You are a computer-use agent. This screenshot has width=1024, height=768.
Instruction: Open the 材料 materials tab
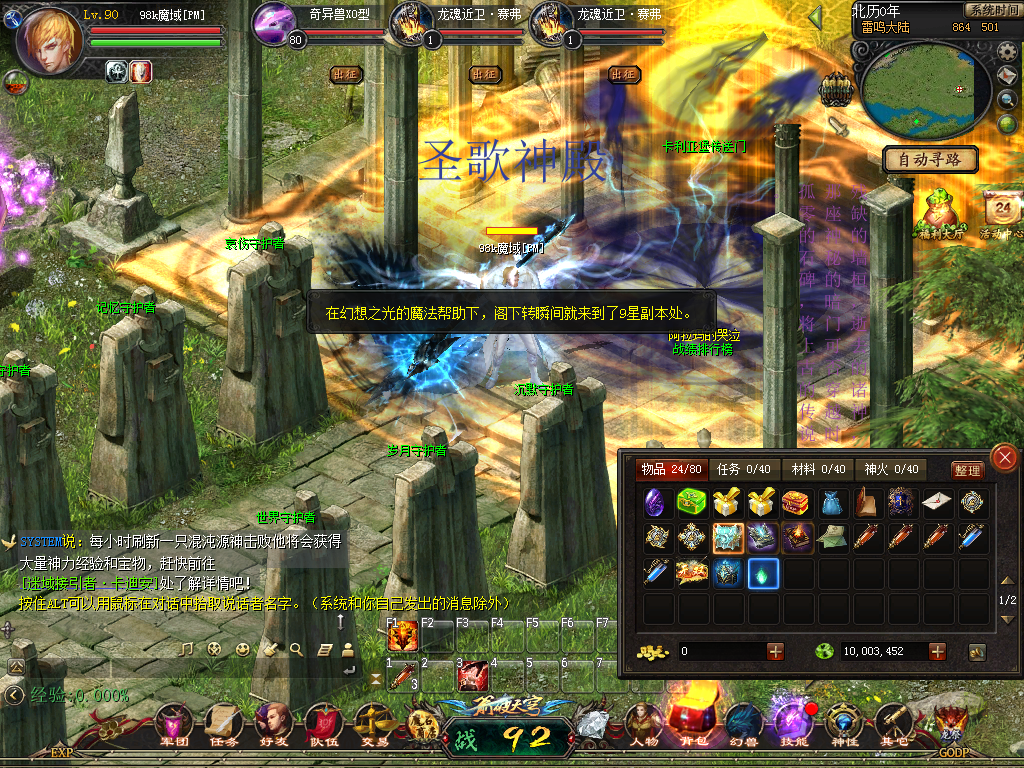pos(818,469)
